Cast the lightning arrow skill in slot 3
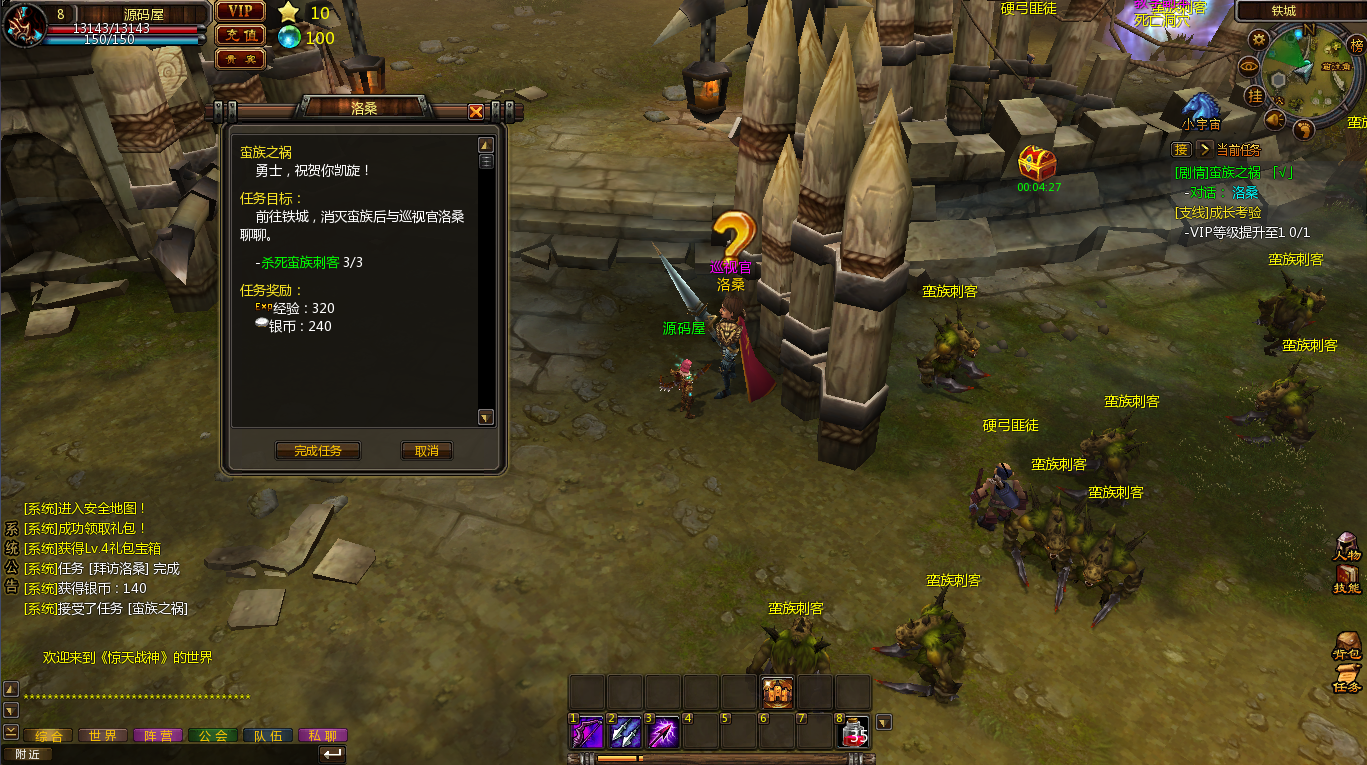This screenshot has height=765, width=1367. coord(663,733)
